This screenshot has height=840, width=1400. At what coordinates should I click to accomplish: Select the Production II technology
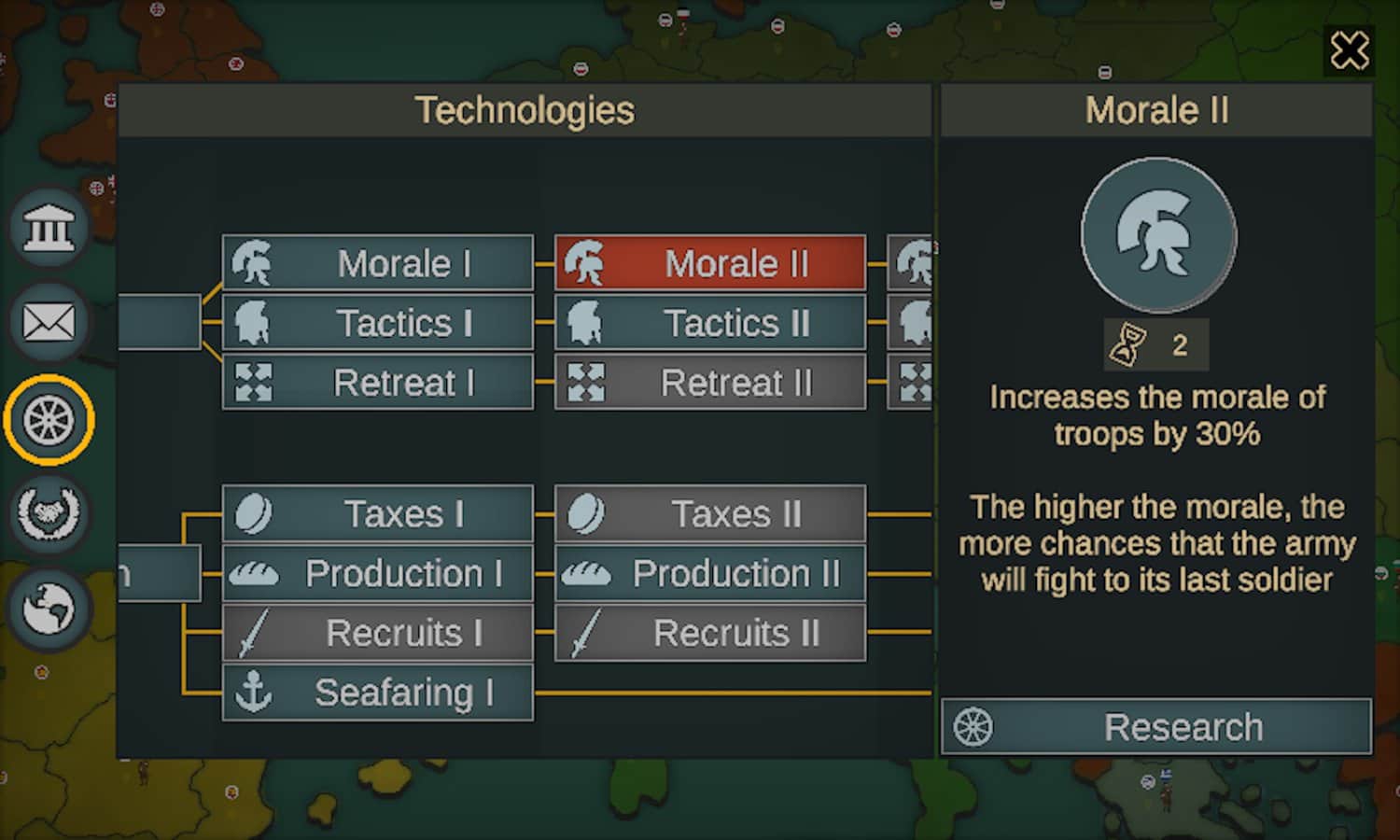(x=710, y=573)
